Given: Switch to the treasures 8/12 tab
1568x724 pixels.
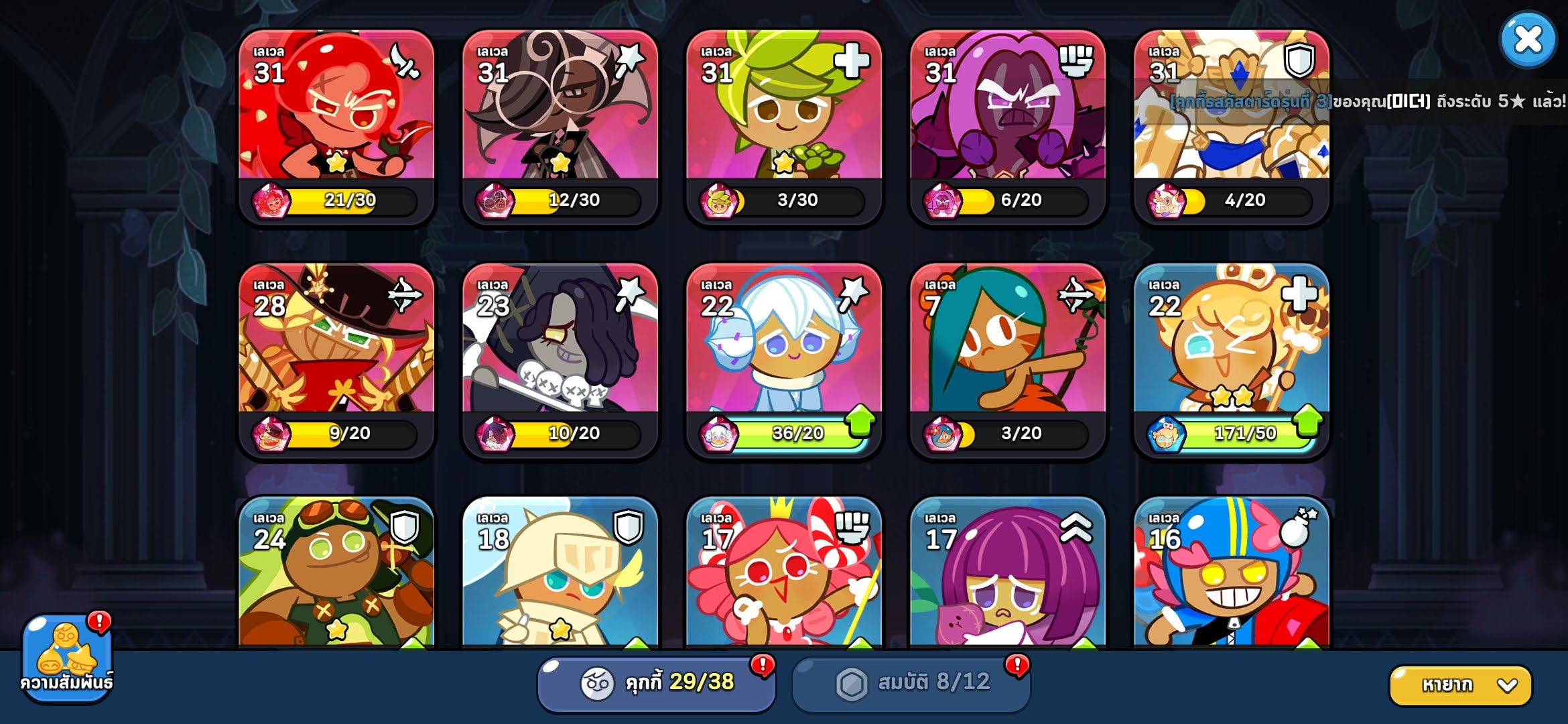Looking at the screenshot, I should click(911, 683).
